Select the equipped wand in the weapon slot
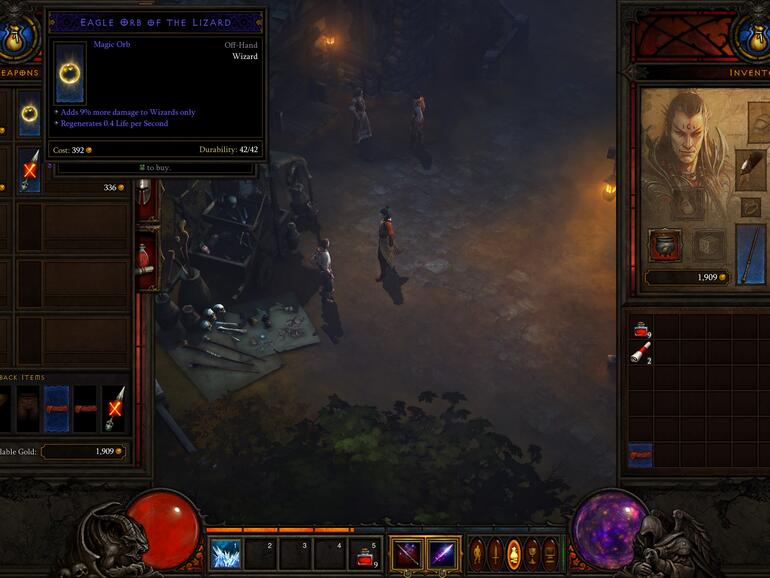This screenshot has width=770, height=578. pos(750,253)
